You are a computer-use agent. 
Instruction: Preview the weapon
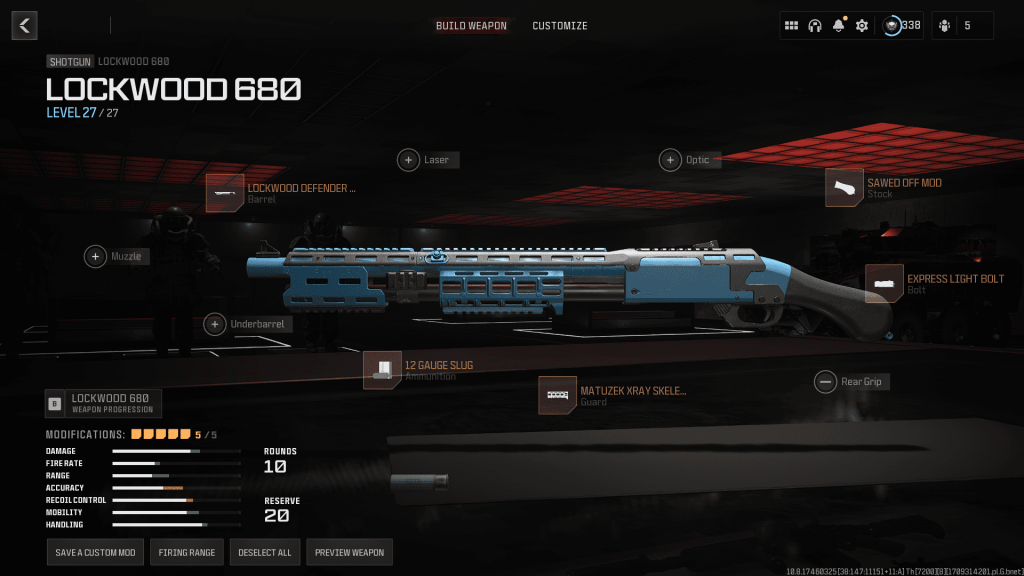[349, 552]
